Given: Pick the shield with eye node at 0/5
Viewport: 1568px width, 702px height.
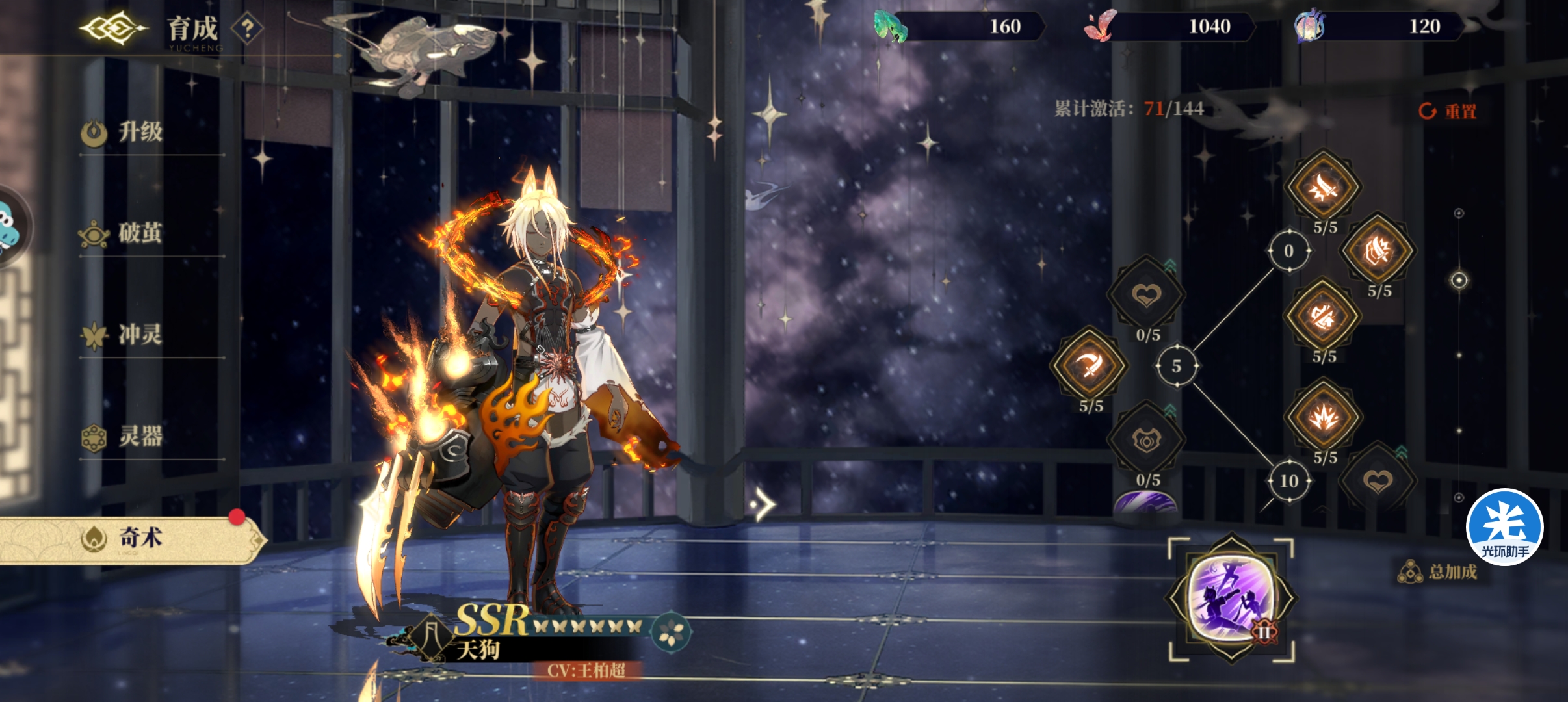Looking at the screenshot, I should pos(1146,441).
